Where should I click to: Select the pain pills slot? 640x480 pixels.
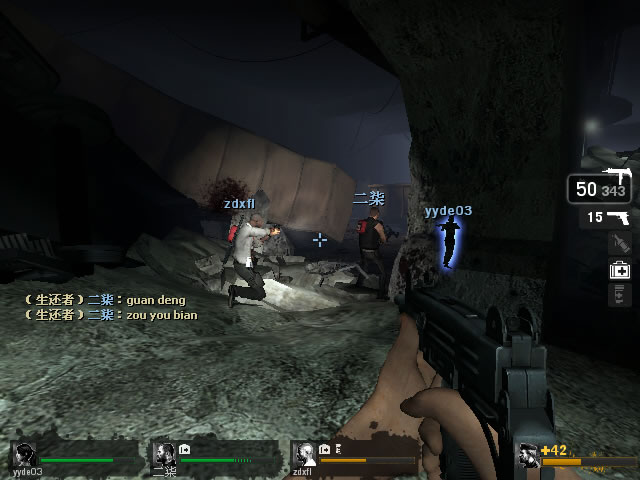pos(619,294)
